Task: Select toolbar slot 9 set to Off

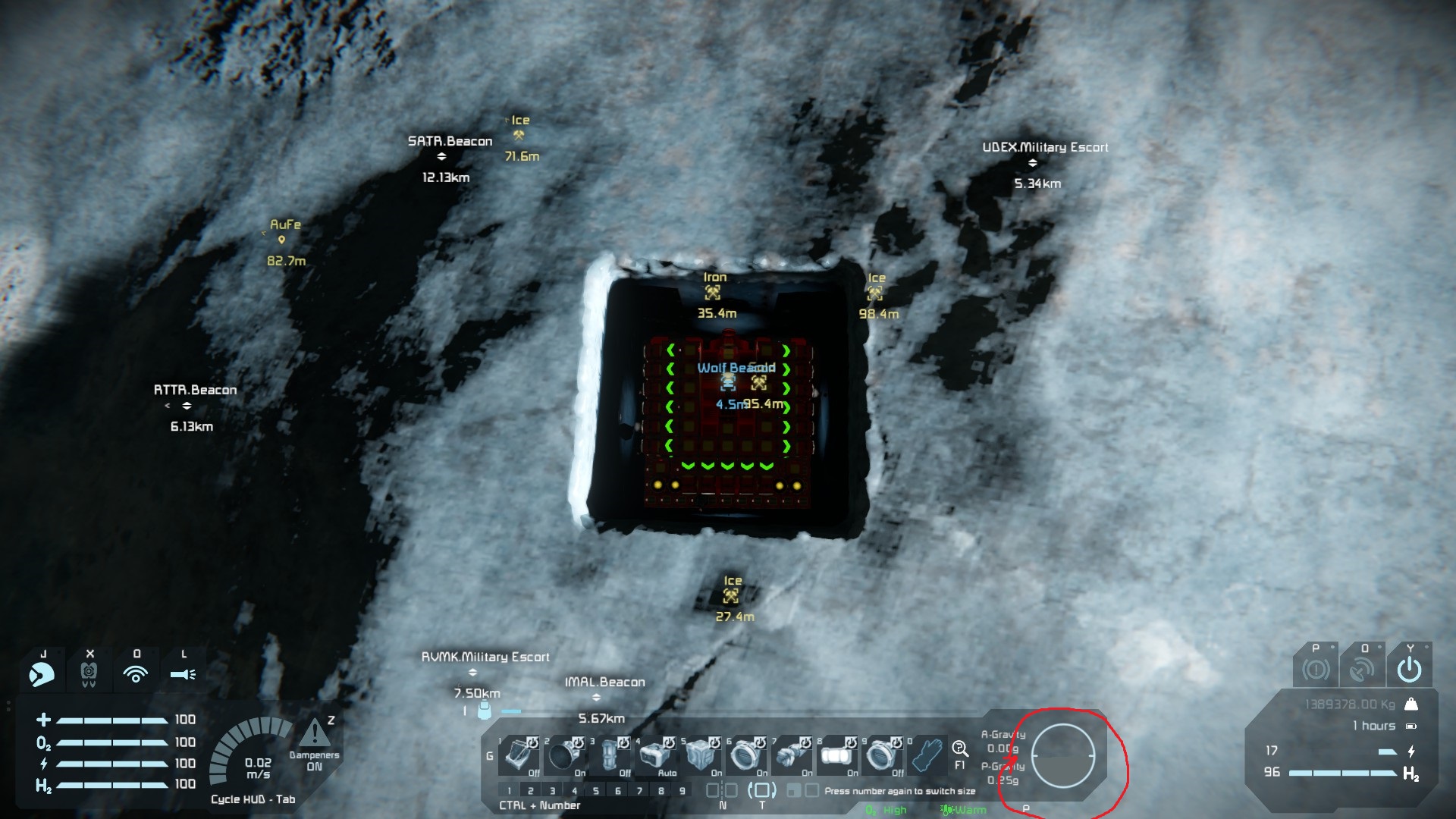Action: (884, 755)
